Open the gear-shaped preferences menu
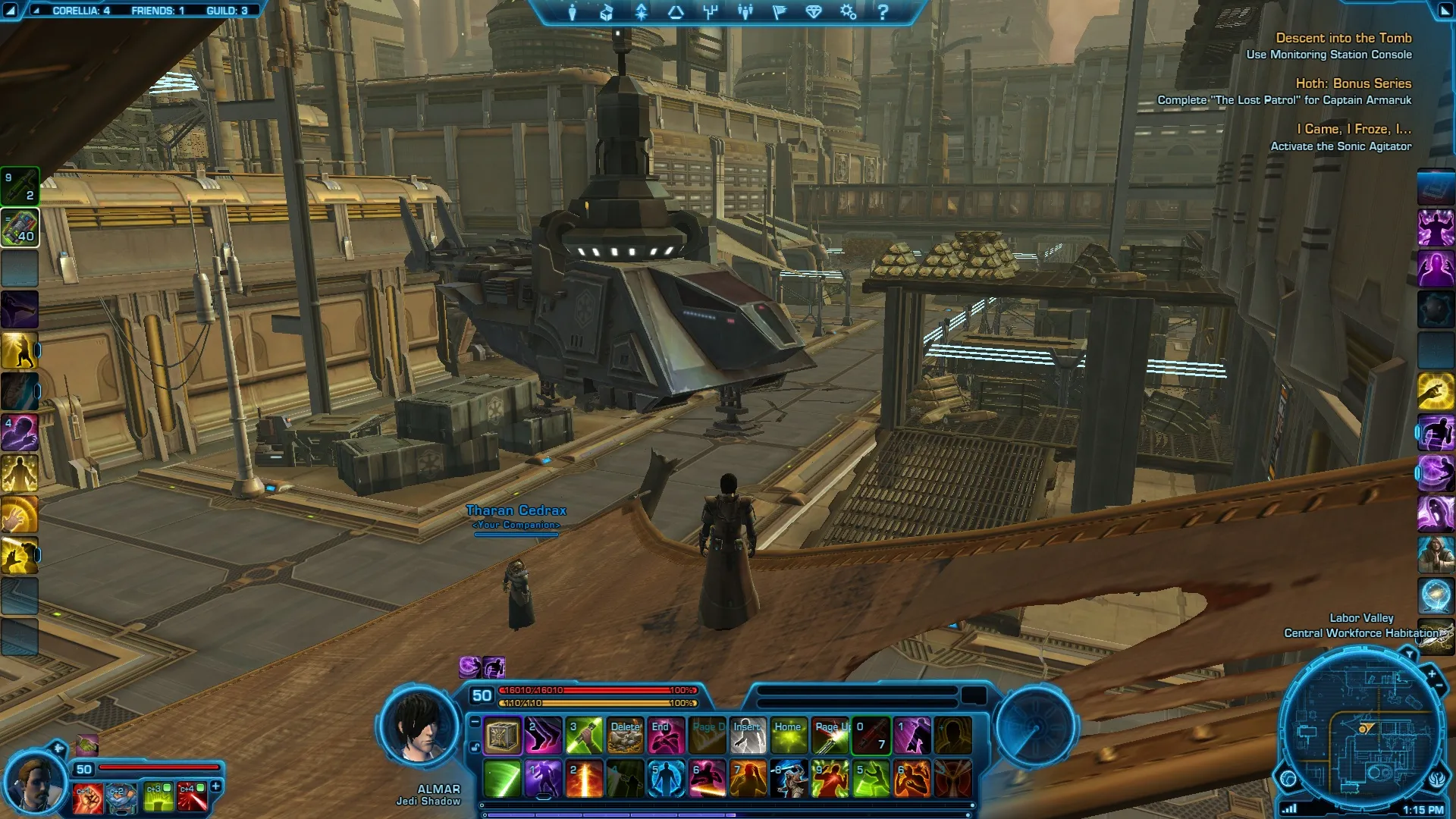 point(848,12)
